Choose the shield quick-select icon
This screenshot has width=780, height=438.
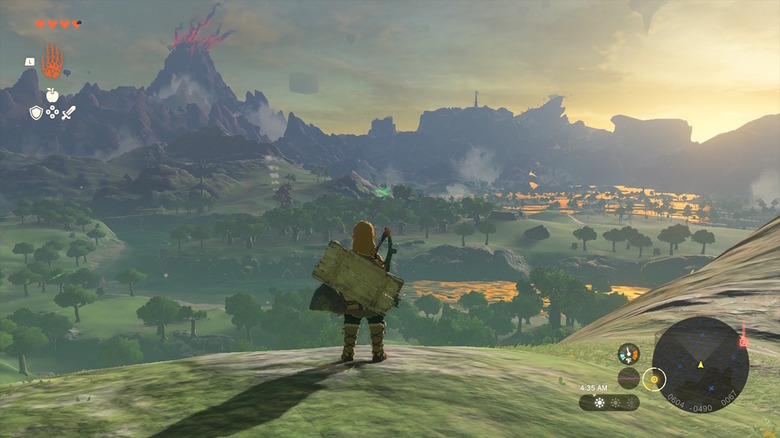[36, 113]
